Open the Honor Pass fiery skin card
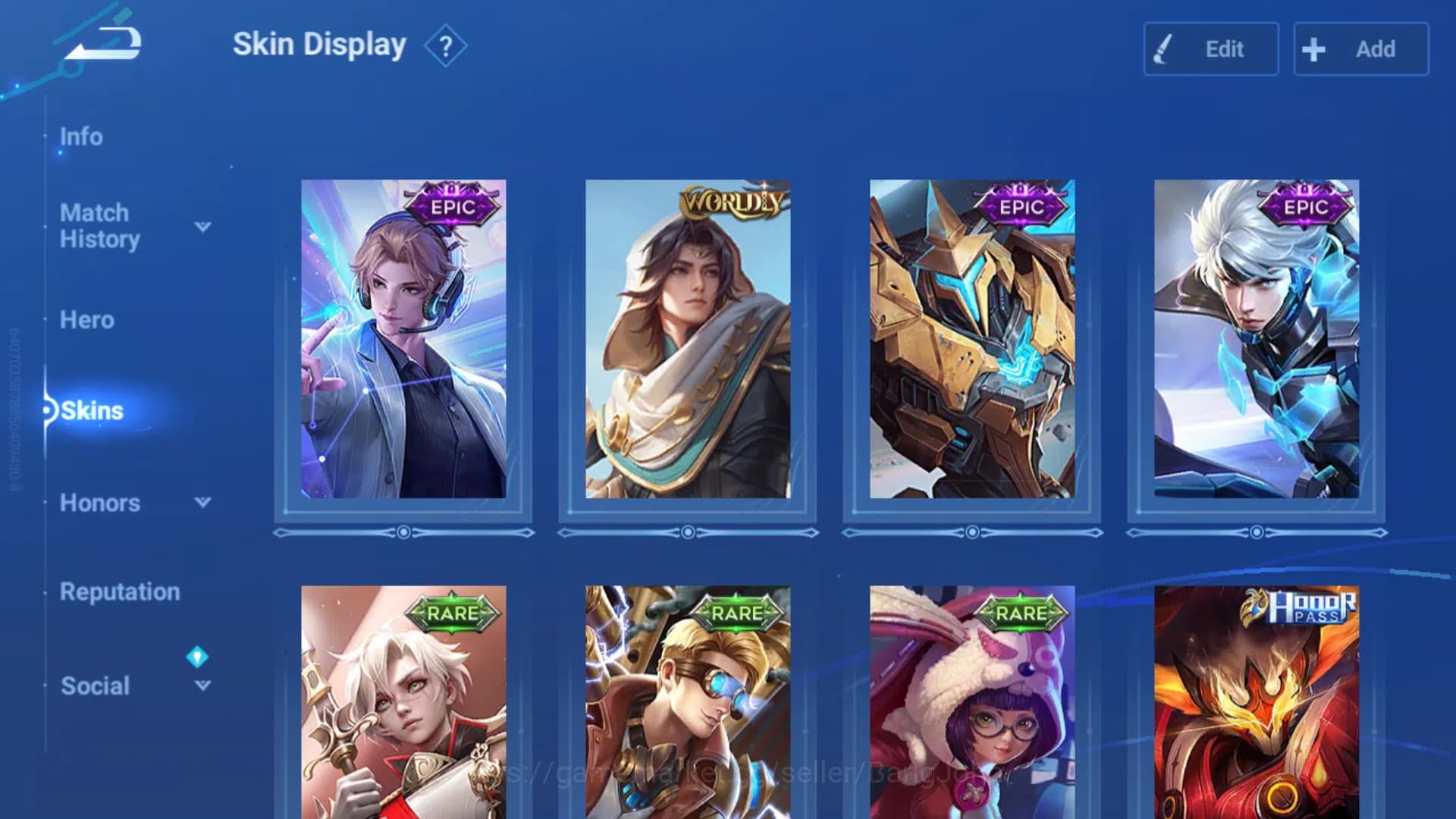 click(1257, 701)
